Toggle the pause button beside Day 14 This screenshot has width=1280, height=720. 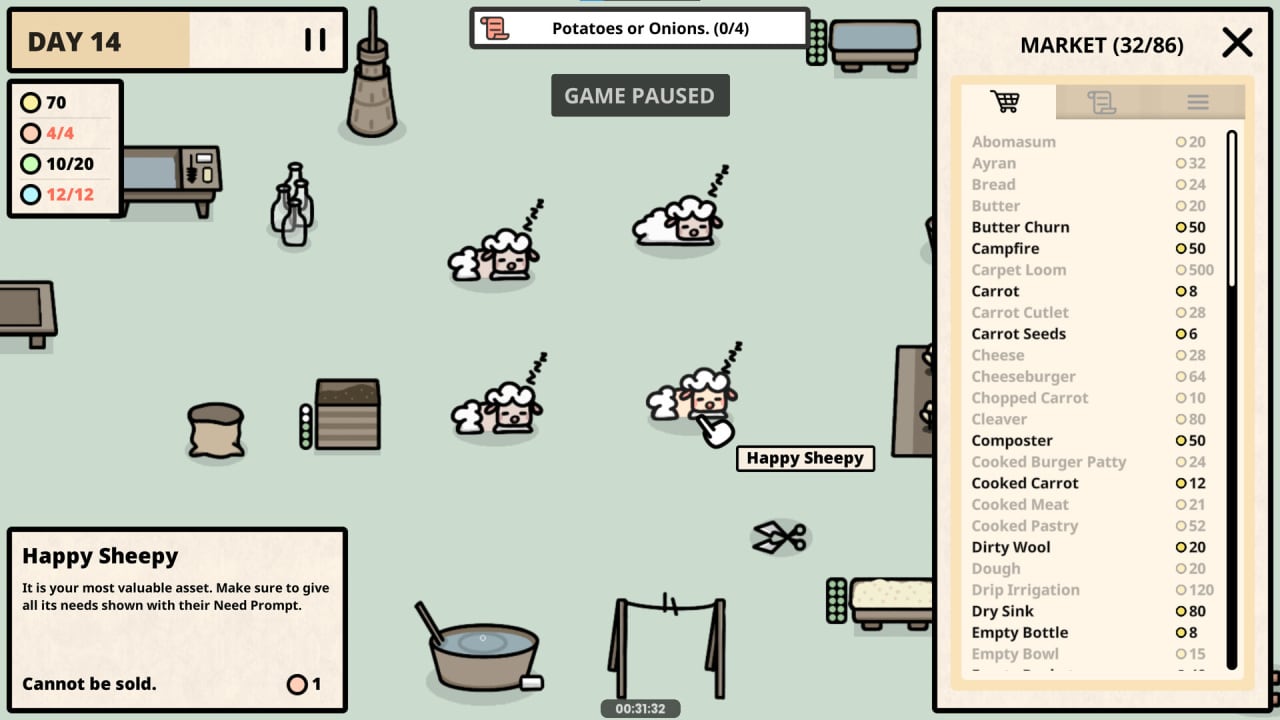coord(315,40)
